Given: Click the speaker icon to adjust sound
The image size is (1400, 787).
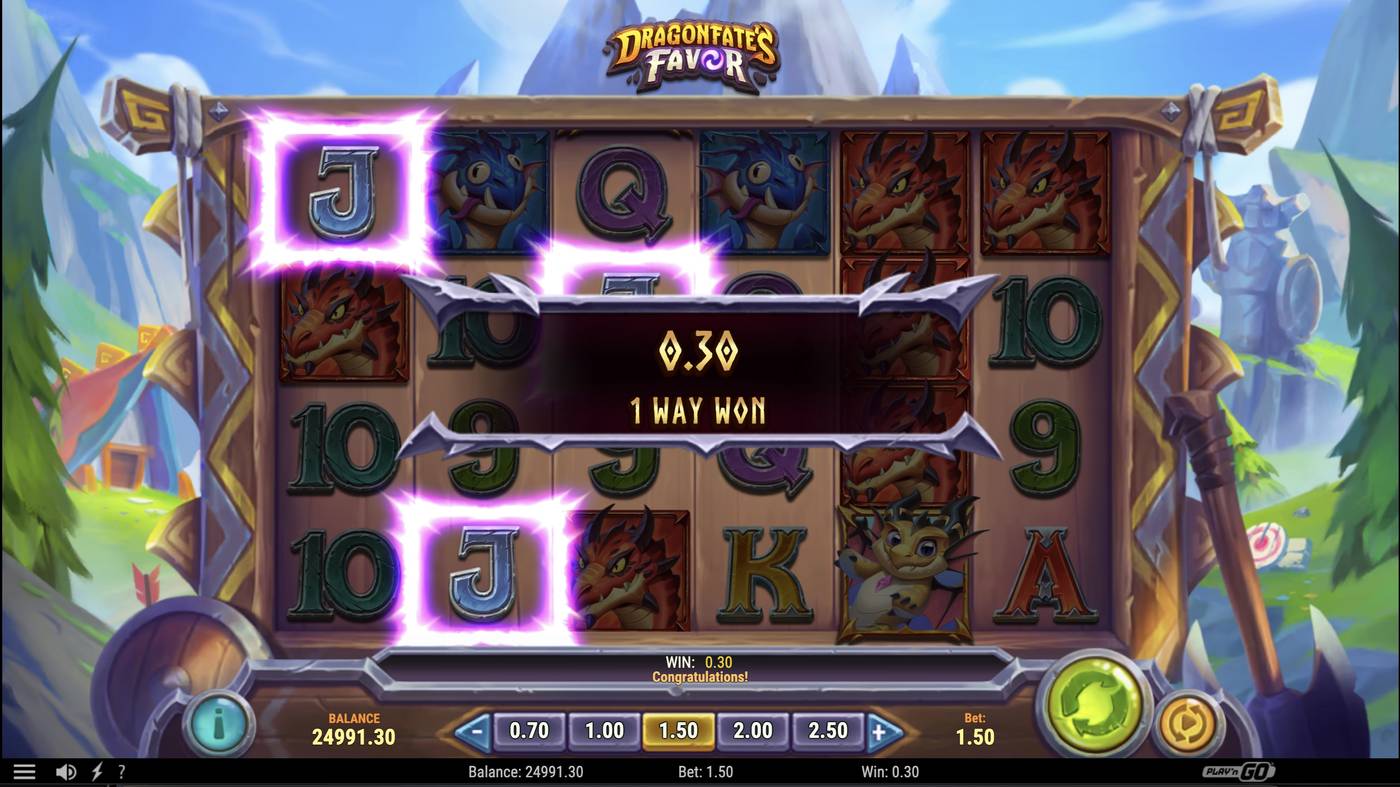Looking at the screenshot, I should point(66,771).
